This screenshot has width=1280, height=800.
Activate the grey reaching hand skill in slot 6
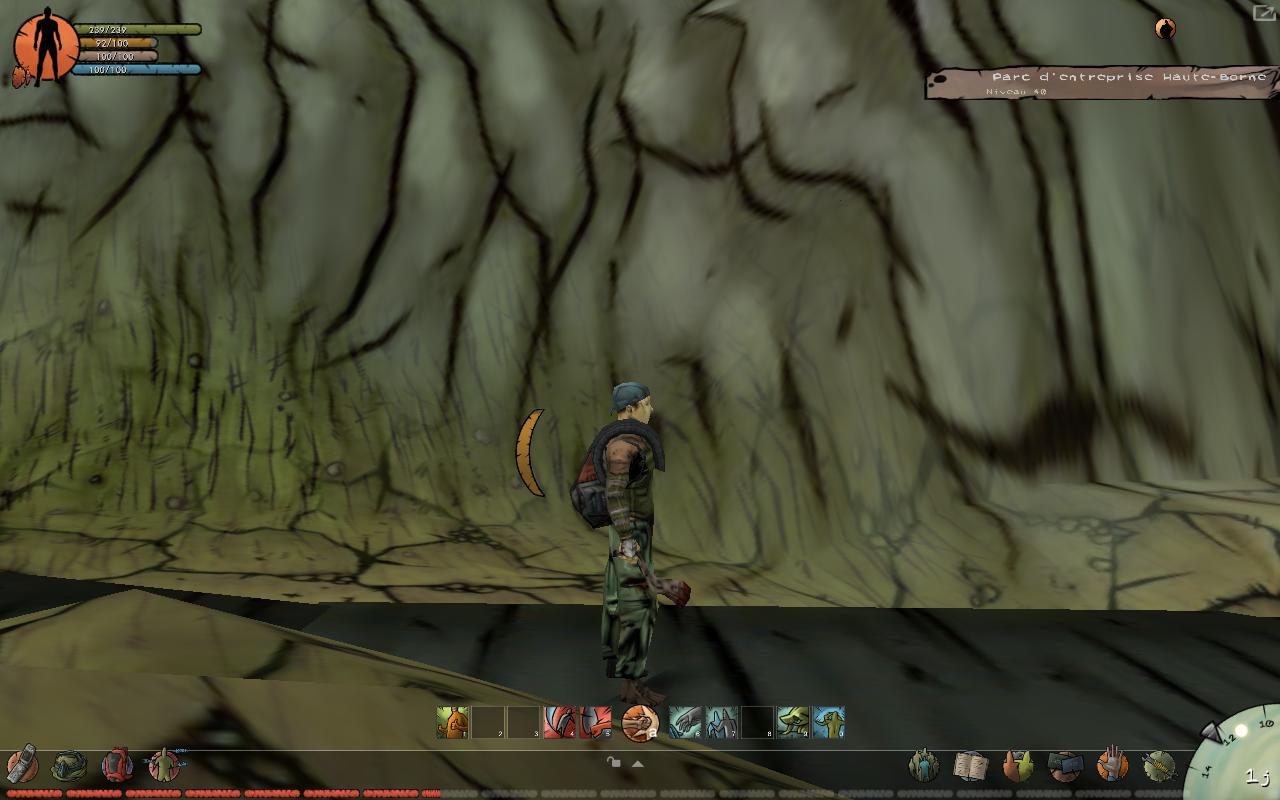[x=686, y=722]
